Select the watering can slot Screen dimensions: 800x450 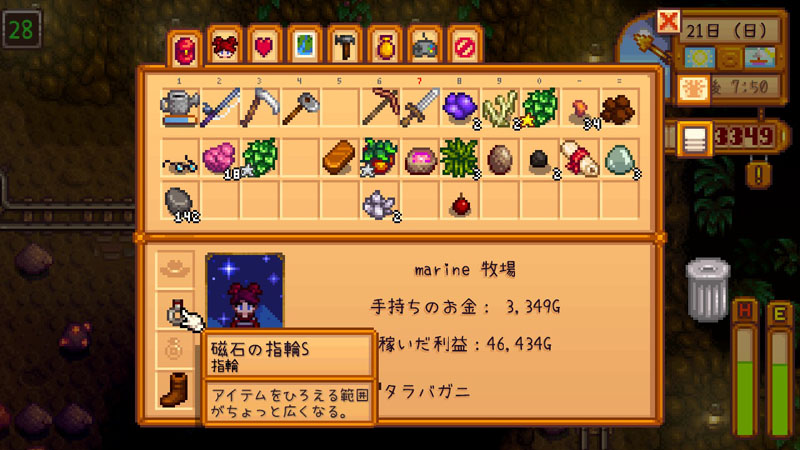click(178, 107)
